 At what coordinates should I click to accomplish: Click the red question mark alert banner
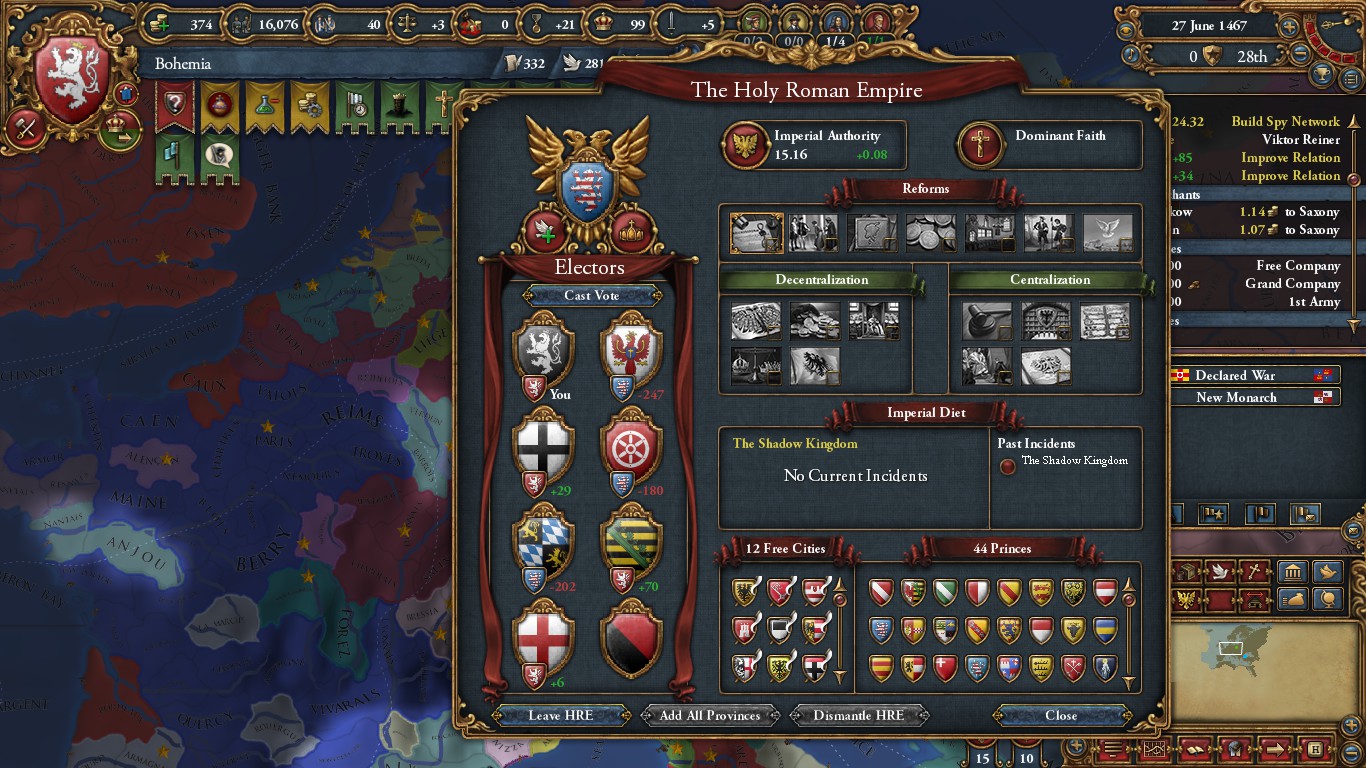[x=175, y=105]
